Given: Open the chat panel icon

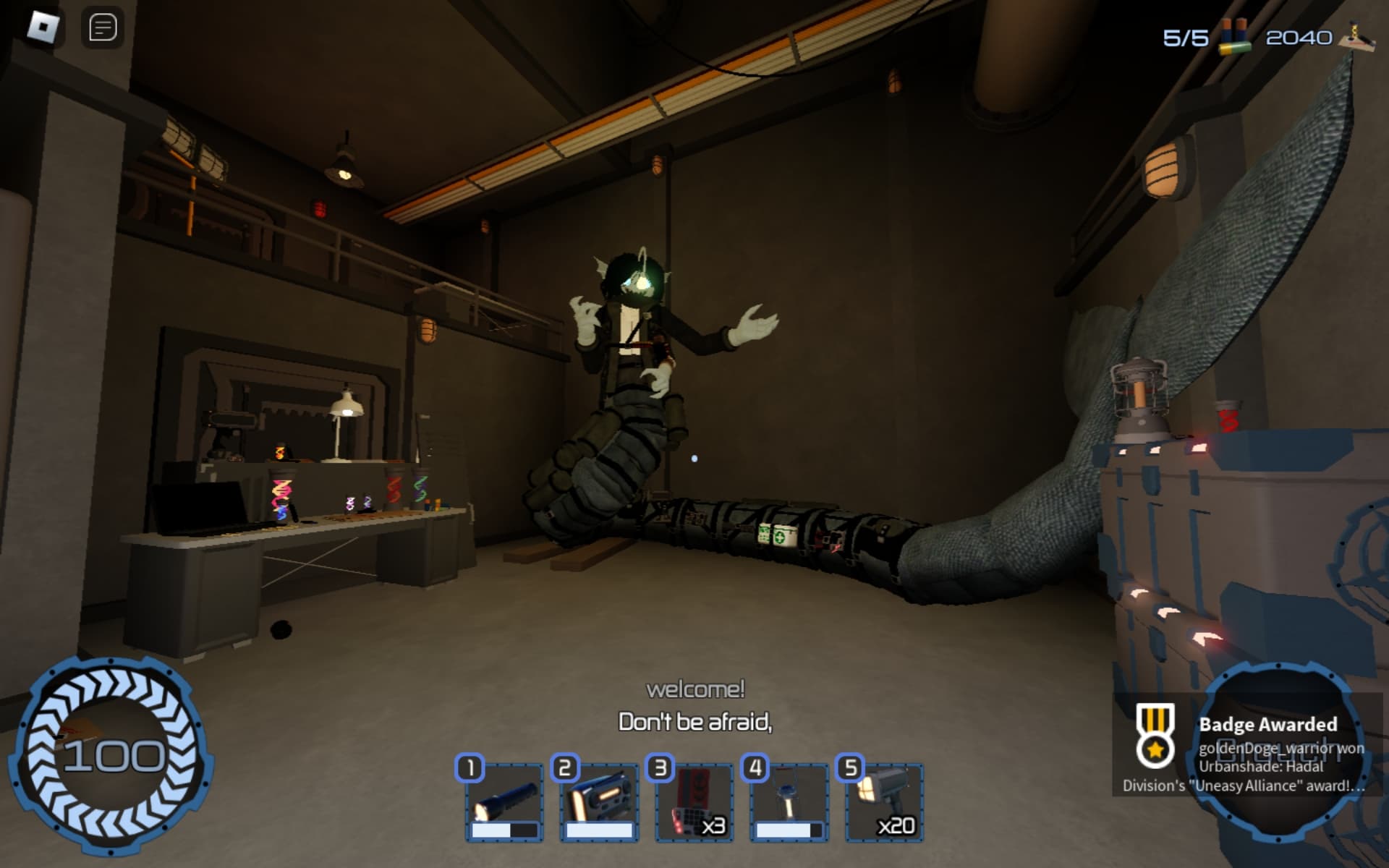Looking at the screenshot, I should point(103,27).
